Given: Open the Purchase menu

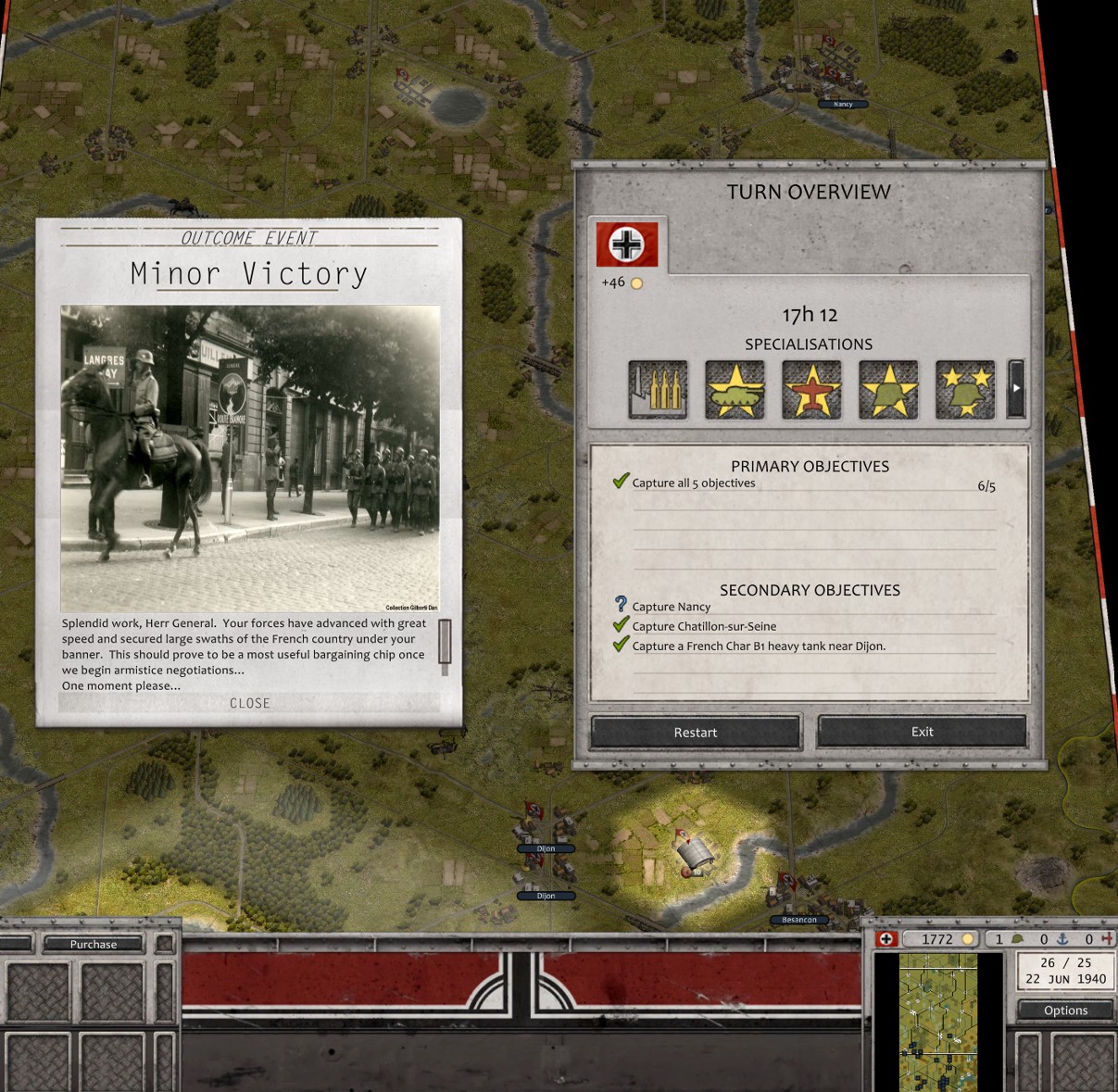Looking at the screenshot, I should (x=94, y=944).
